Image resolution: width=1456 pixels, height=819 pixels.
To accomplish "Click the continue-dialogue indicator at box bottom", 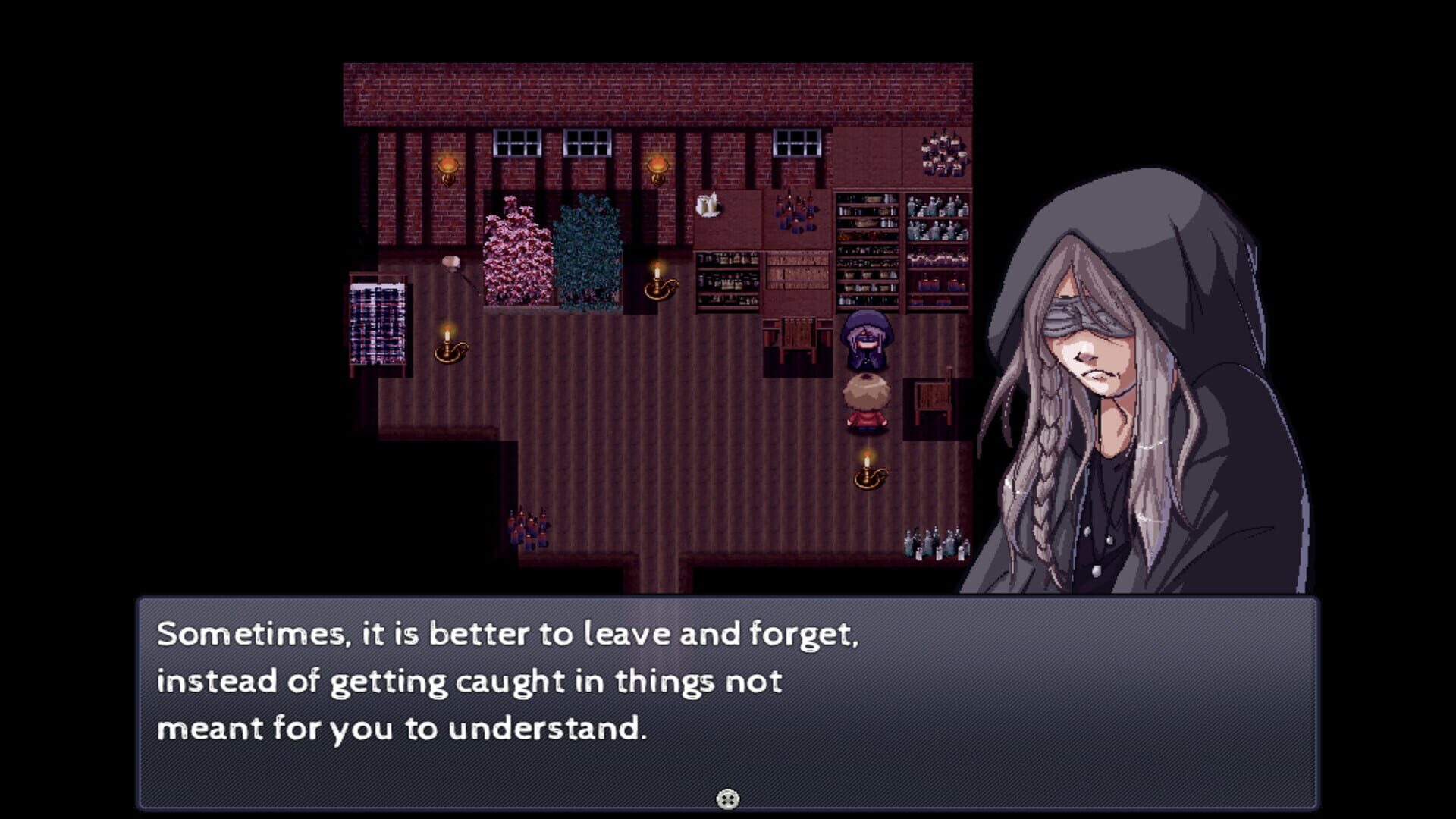I will click(x=727, y=799).
